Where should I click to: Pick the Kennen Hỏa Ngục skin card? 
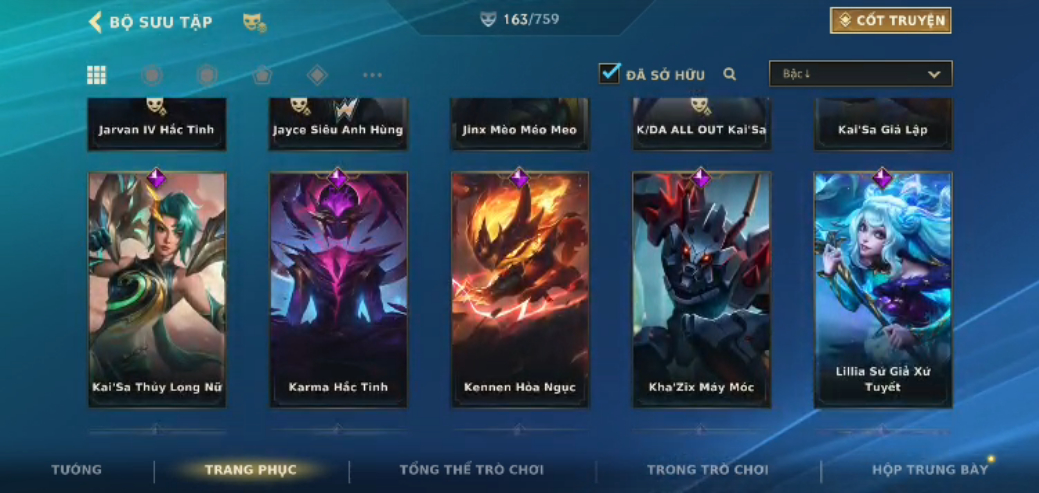click(520, 290)
